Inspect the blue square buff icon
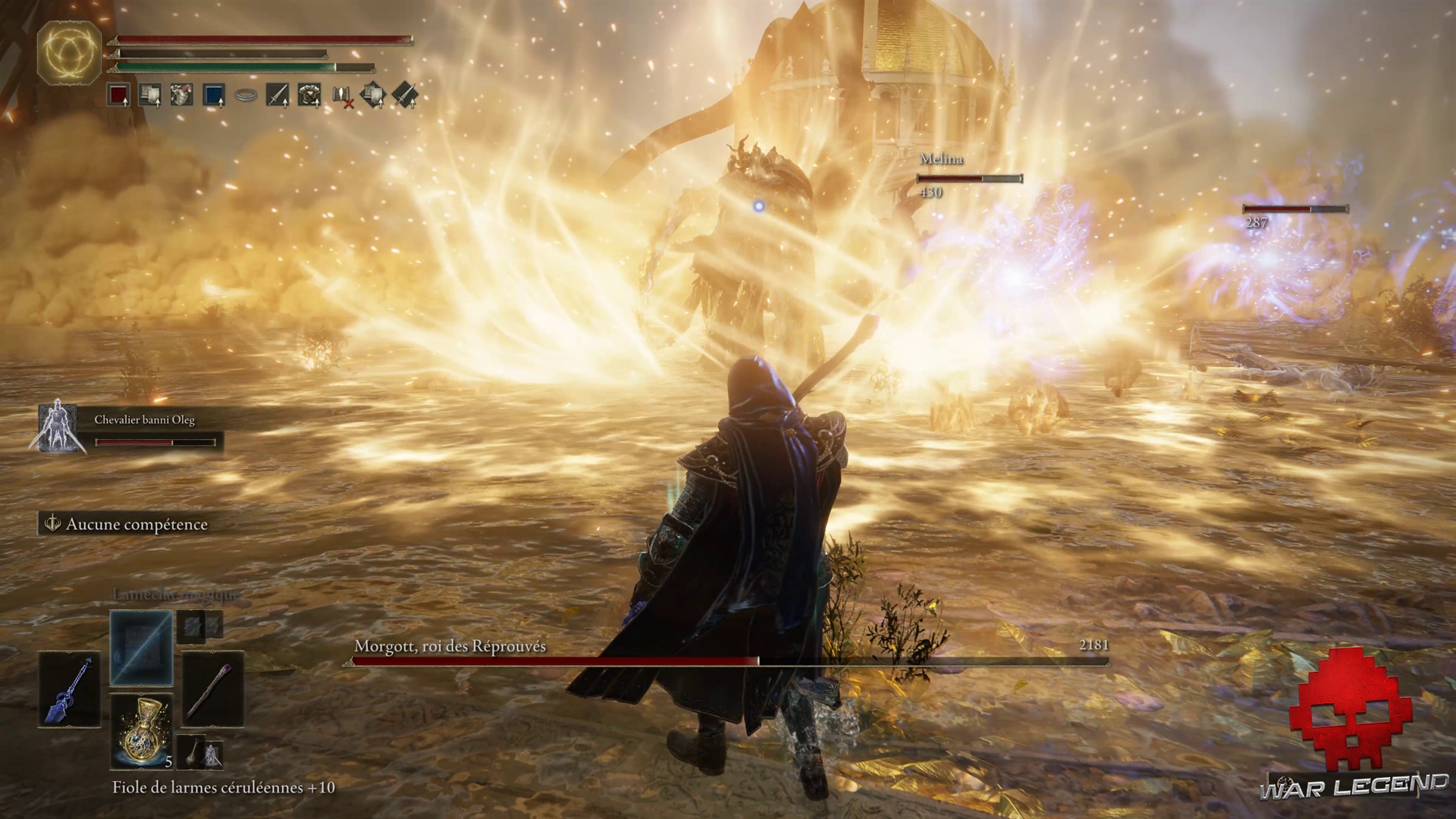 (214, 96)
